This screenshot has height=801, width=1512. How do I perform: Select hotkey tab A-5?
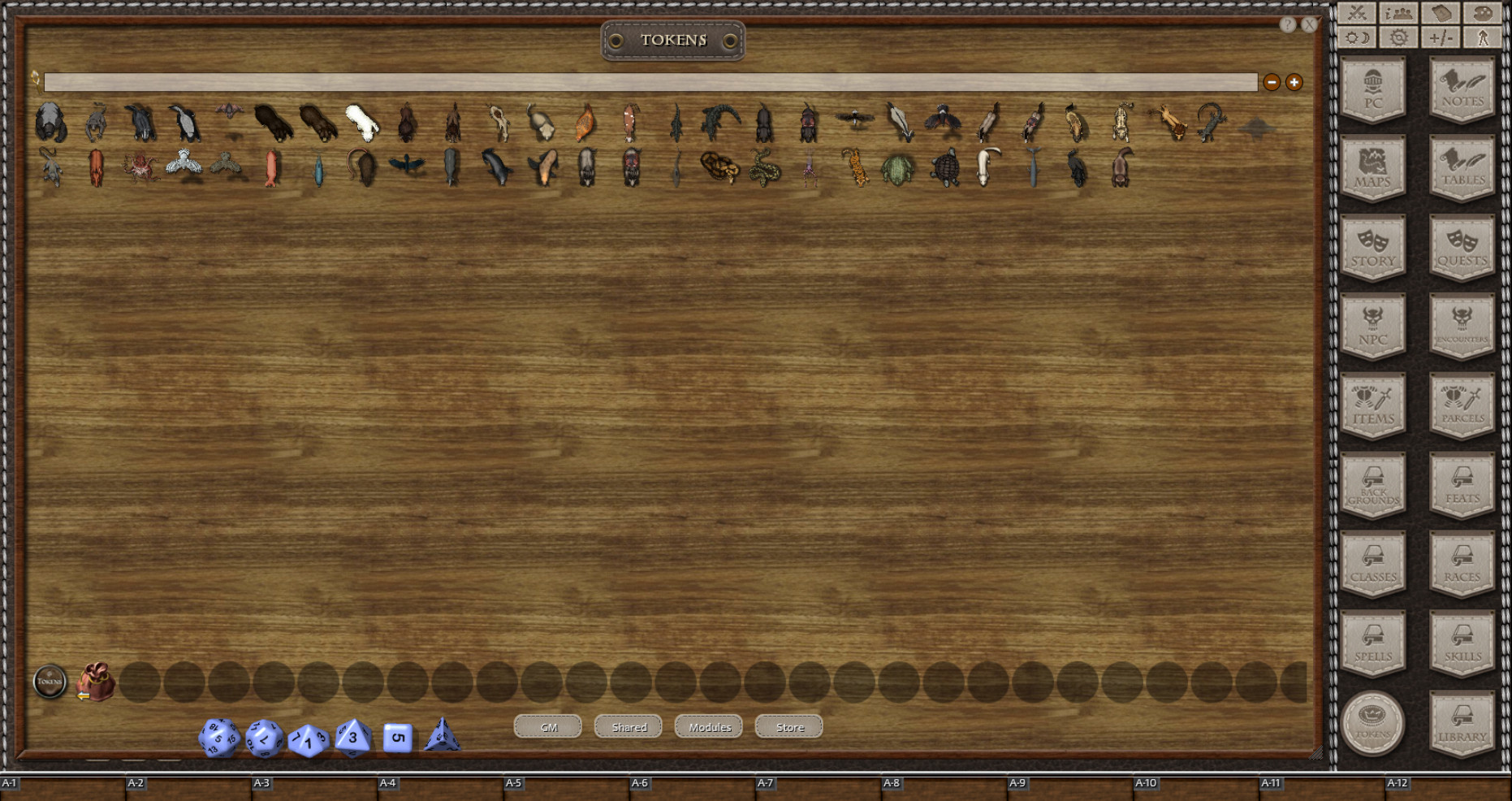(x=512, y=782)
